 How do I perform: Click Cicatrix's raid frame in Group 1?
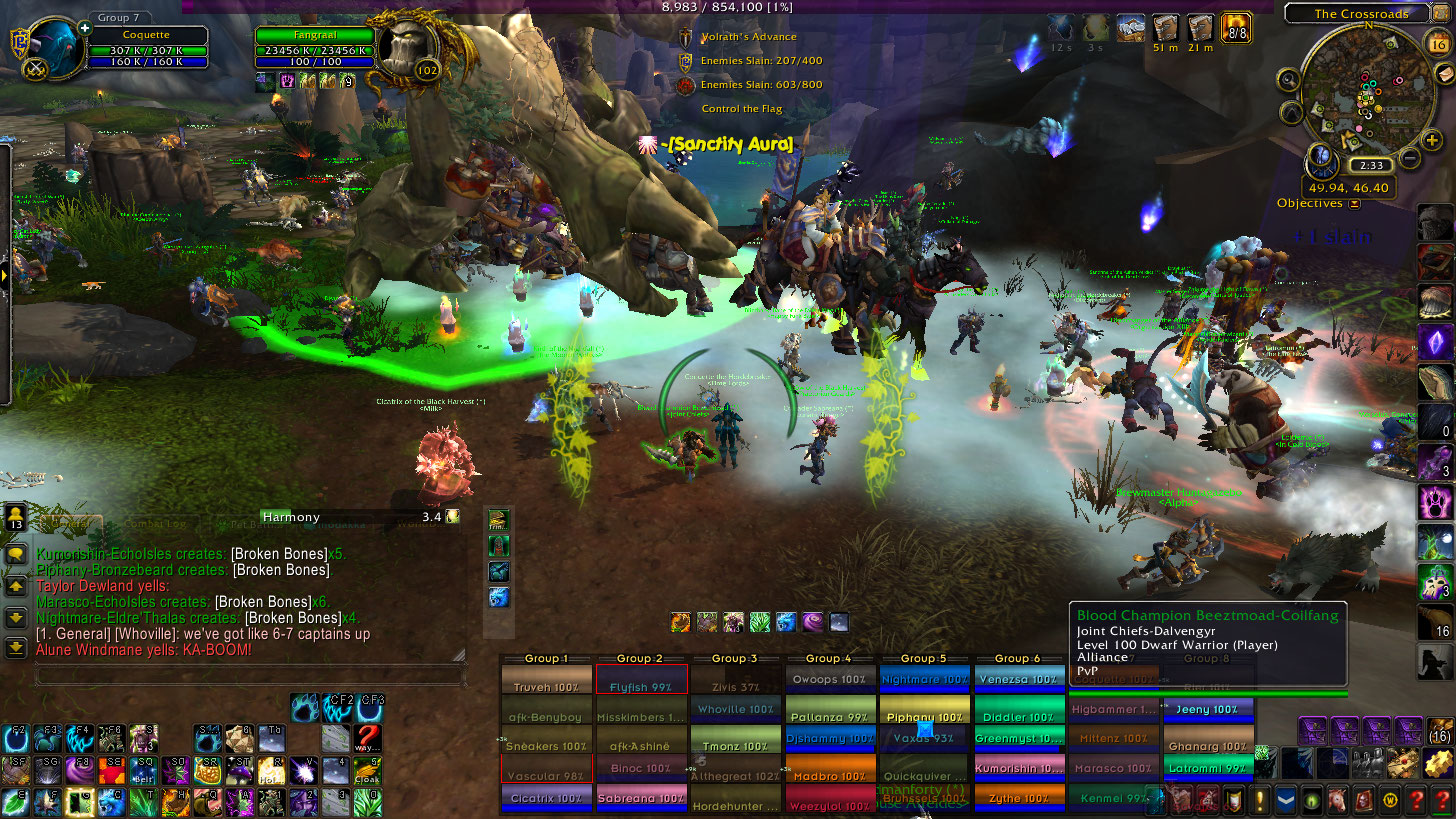pos(545,798)
